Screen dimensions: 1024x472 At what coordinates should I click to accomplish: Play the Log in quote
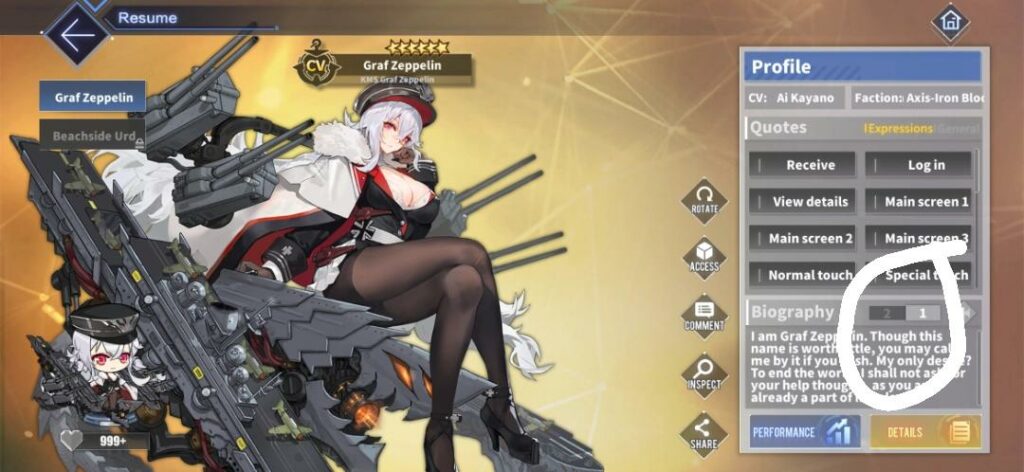(x=919, y=165)
